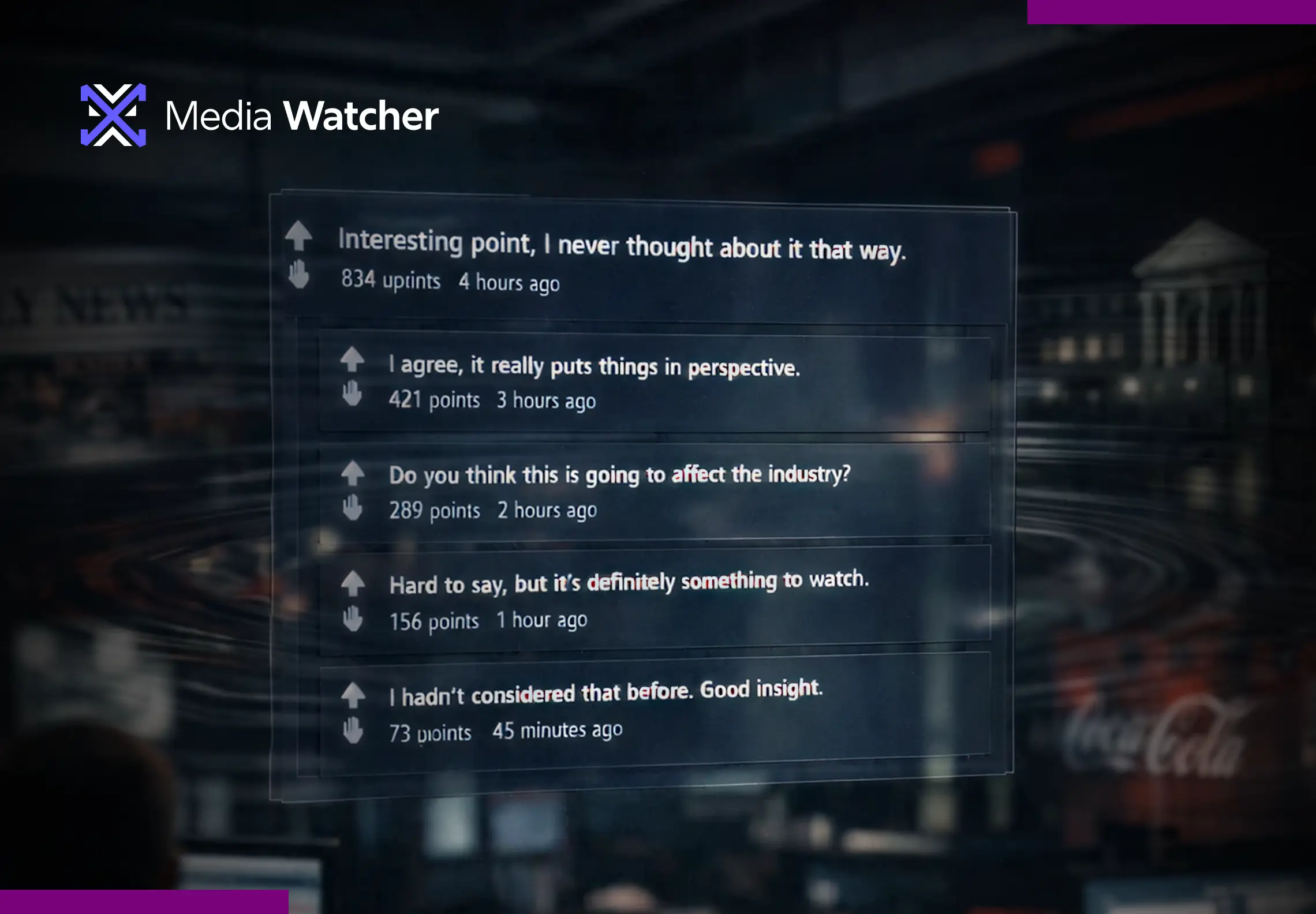The height and width of the screenshot is (914, 1316).
Task: Upvote the "Good insight" reply
Action: (x=353, y=695)
